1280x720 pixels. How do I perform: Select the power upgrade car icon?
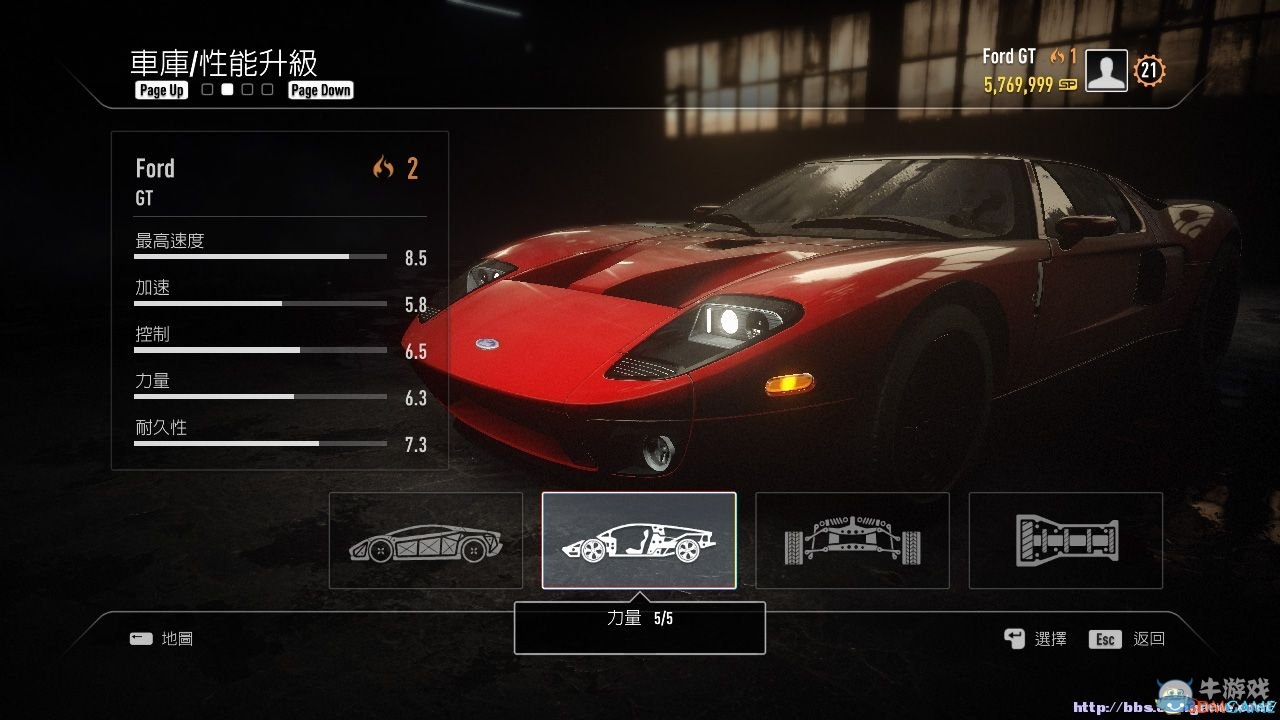point(637,540)
